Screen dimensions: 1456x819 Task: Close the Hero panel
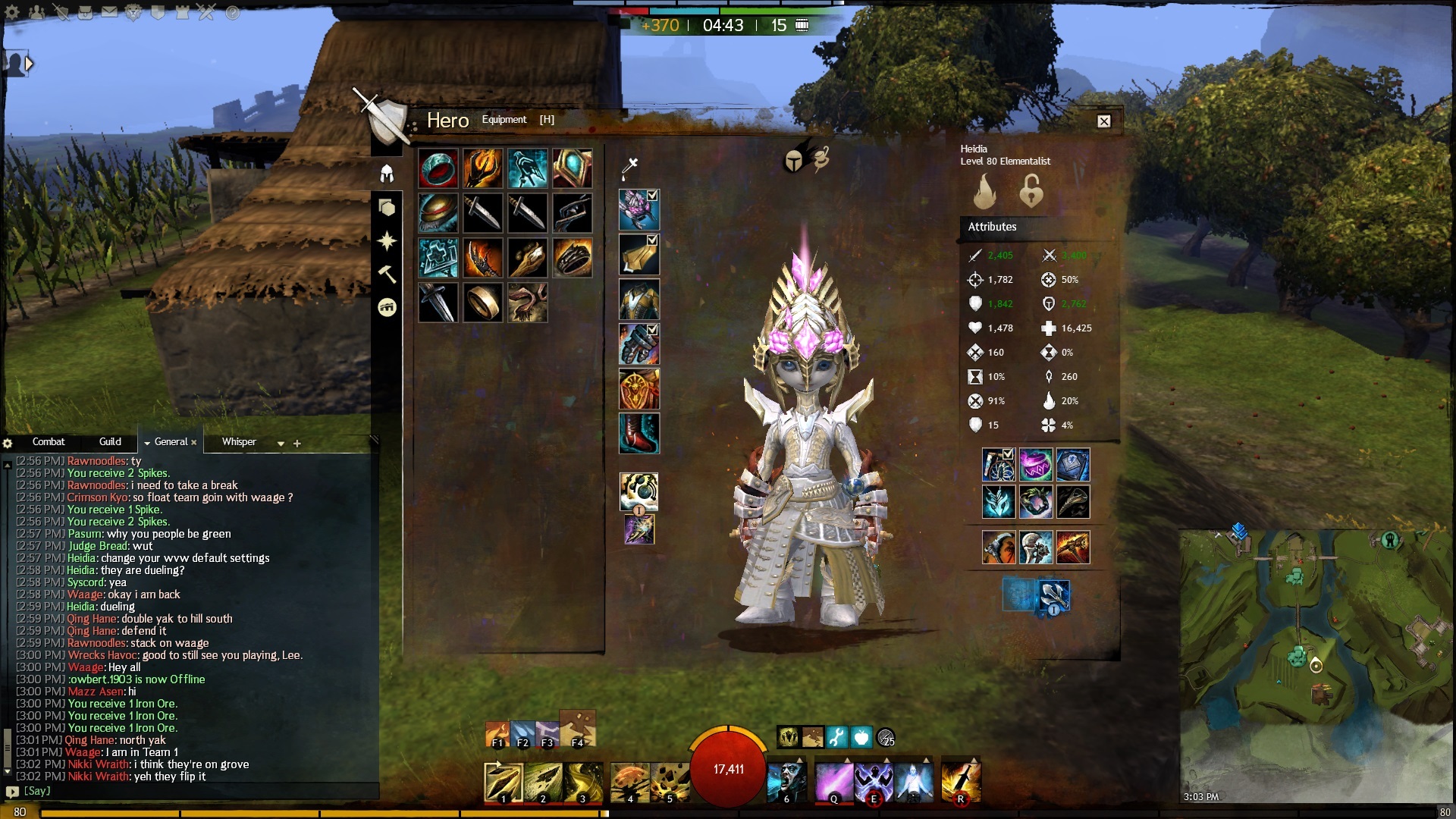[1104, 121]
